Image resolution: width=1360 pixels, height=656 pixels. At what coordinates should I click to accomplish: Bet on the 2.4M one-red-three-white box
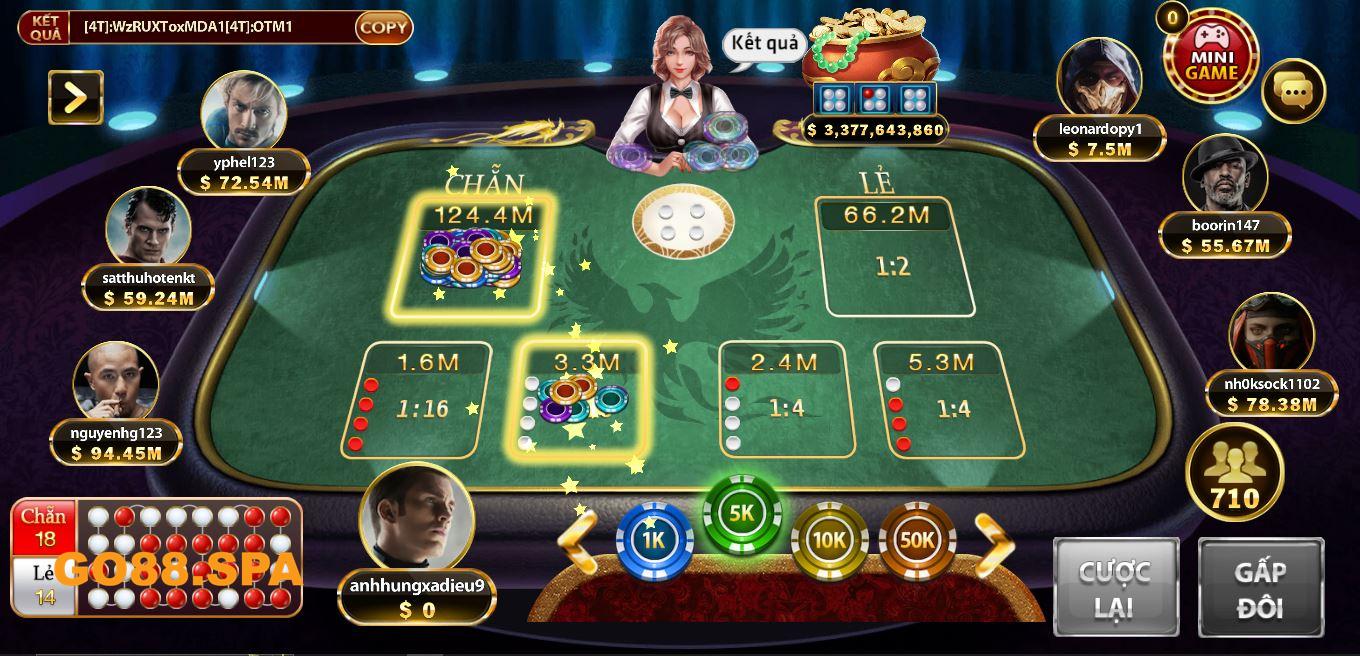tap(786, 402)
